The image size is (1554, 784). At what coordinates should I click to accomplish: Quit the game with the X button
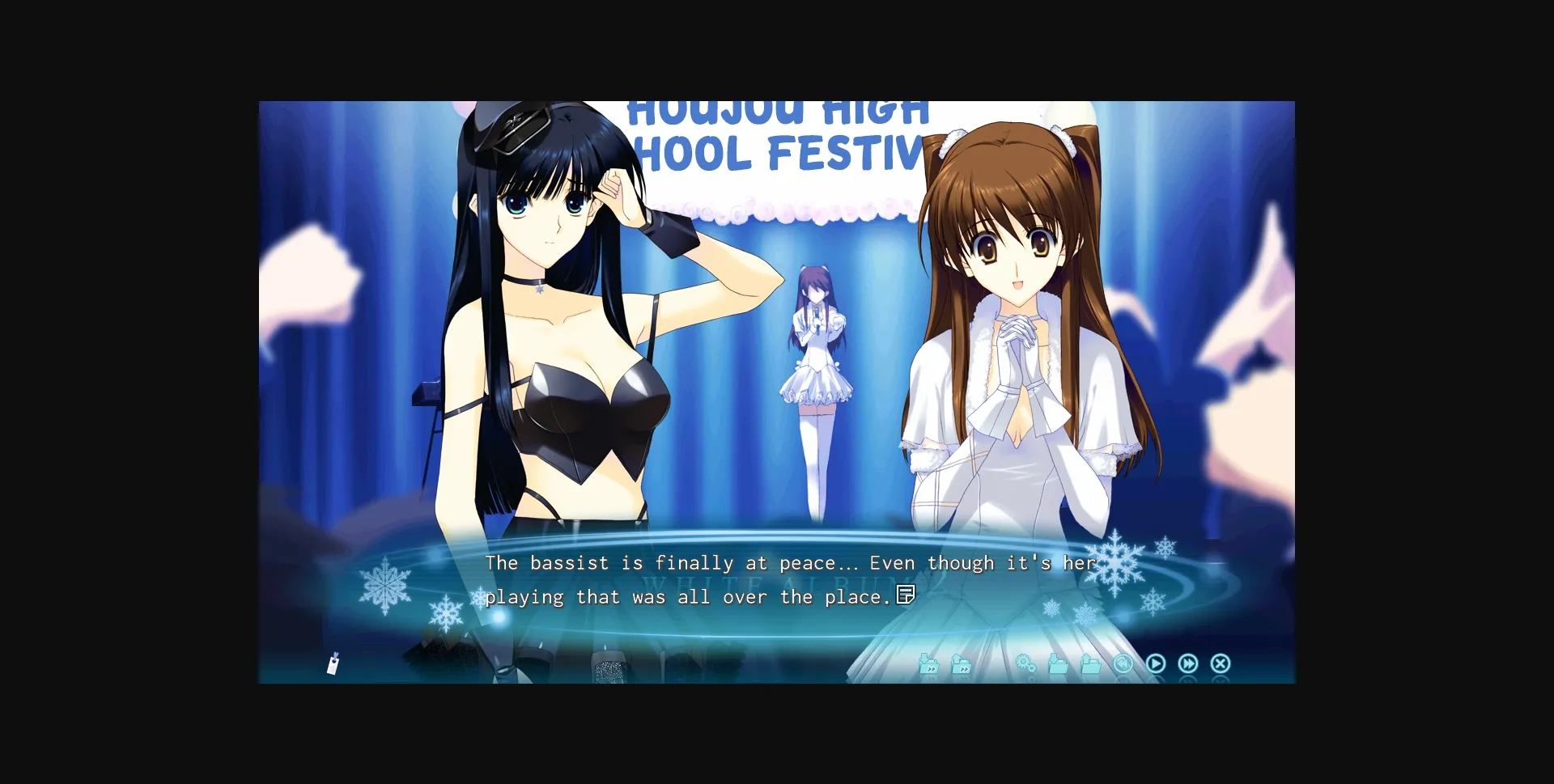[1220, 663]
